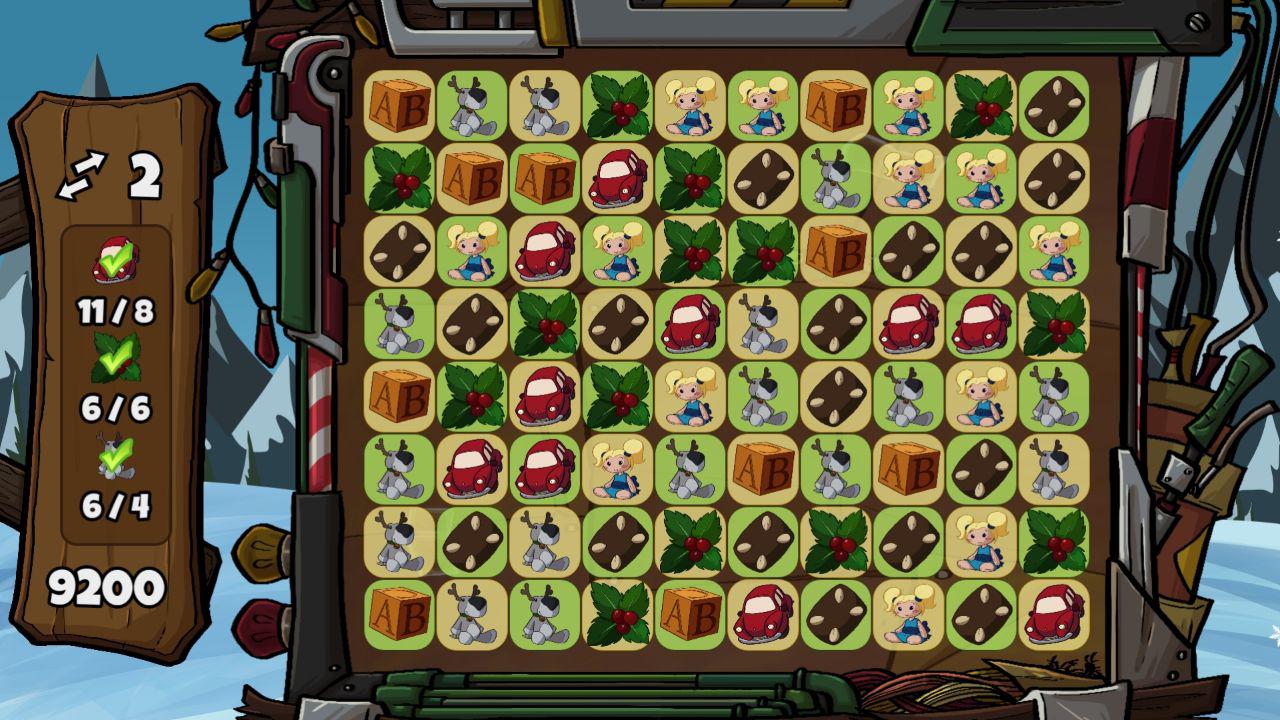Image resolution: width=1280 pixels, height=720 pixels.
Task: Choose the blonde doll in the sixth row
Action: pos(617,469)
